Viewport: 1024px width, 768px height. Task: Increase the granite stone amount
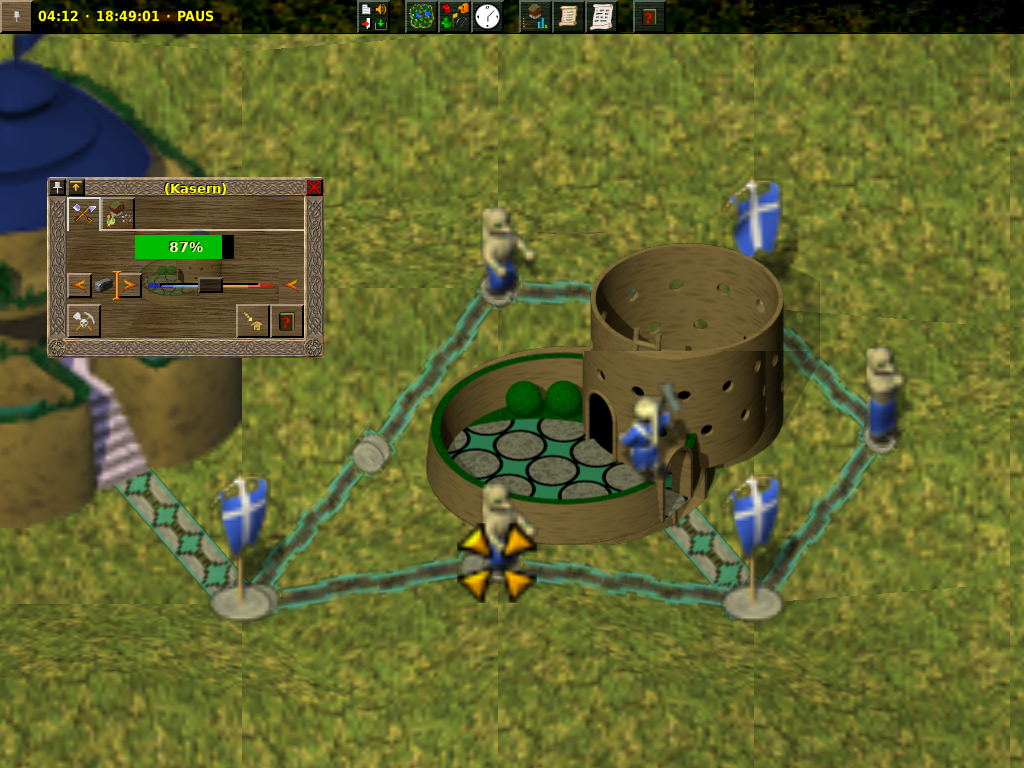[129, 285]
